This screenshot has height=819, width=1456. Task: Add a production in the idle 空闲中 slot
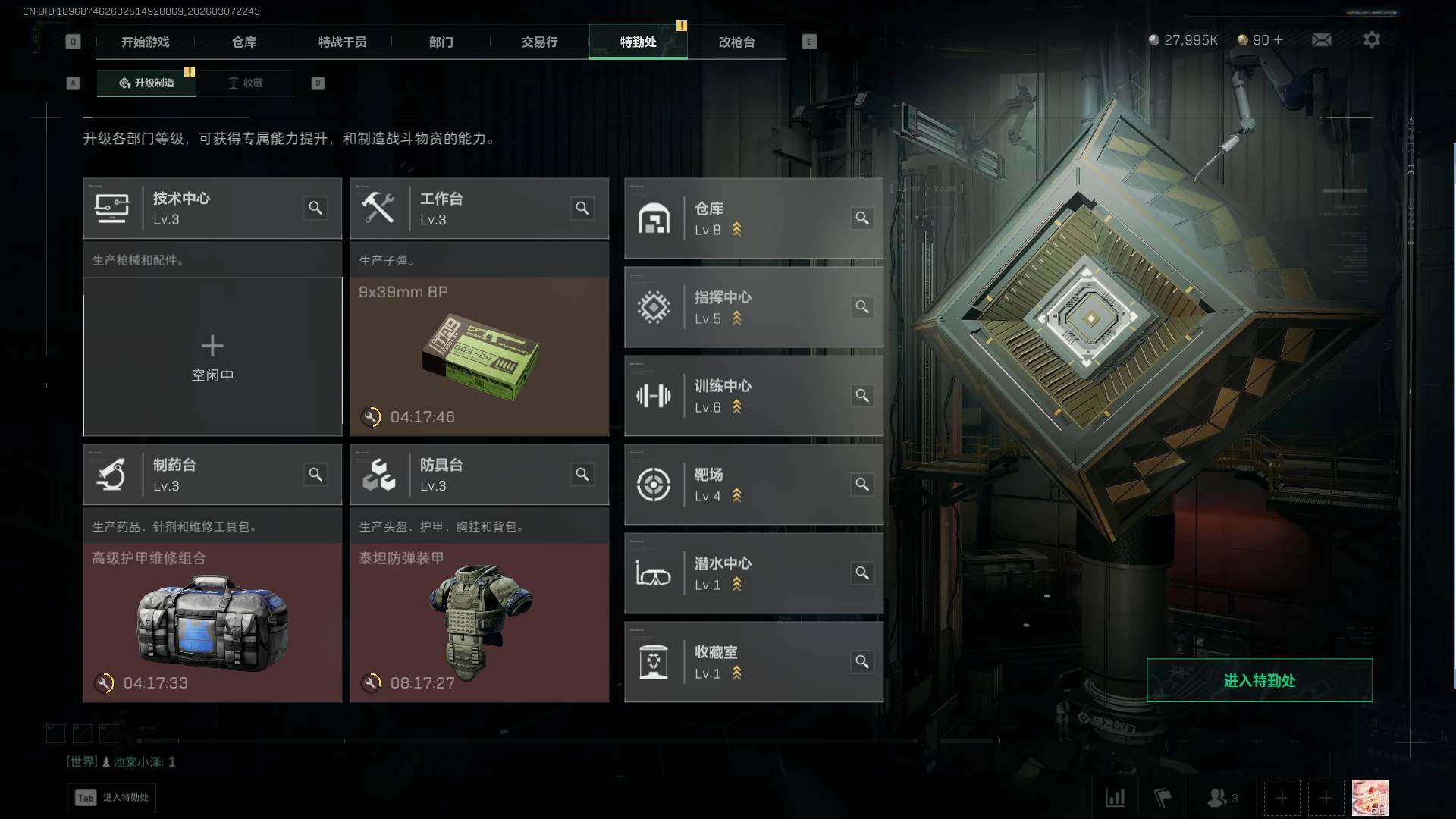pyautogui.click(x=212, y=356)
